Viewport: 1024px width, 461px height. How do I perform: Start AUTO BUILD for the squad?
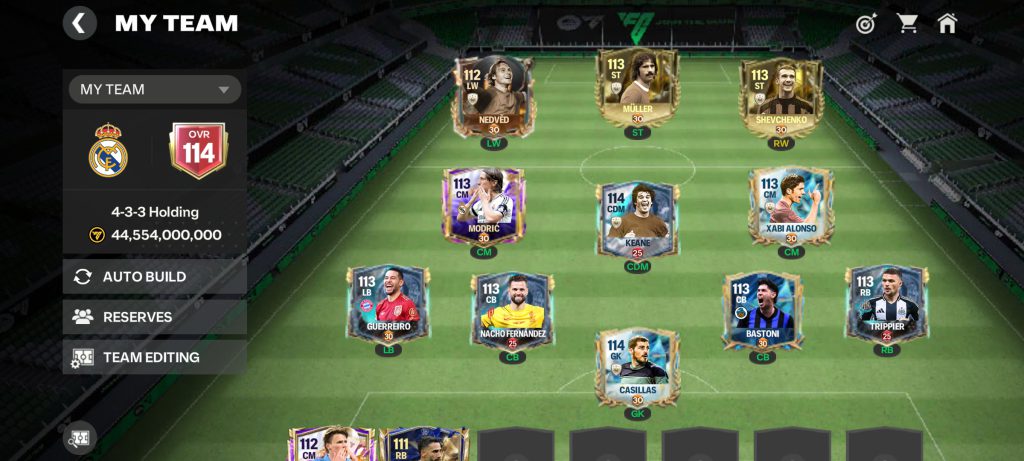[155, 277]
